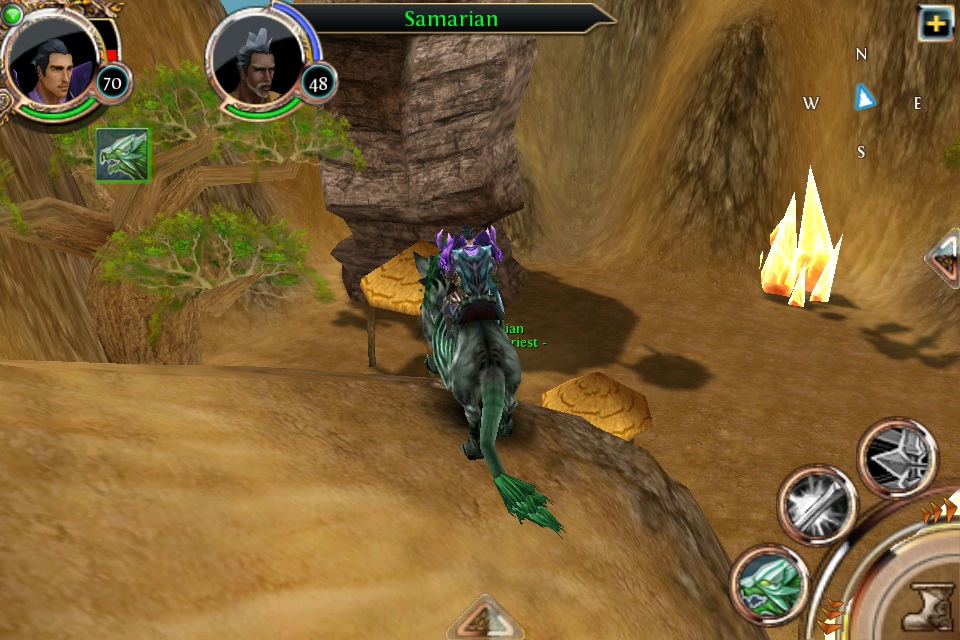
Task: Click the Samarian target name banner
Action: pyautogui.click(x=450, y=18)
